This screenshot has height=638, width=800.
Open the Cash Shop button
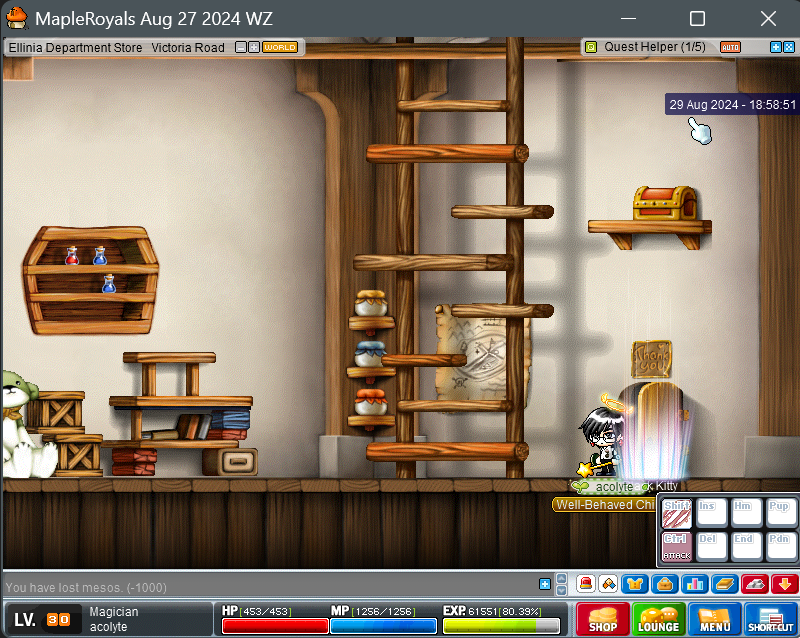[603, 619]
